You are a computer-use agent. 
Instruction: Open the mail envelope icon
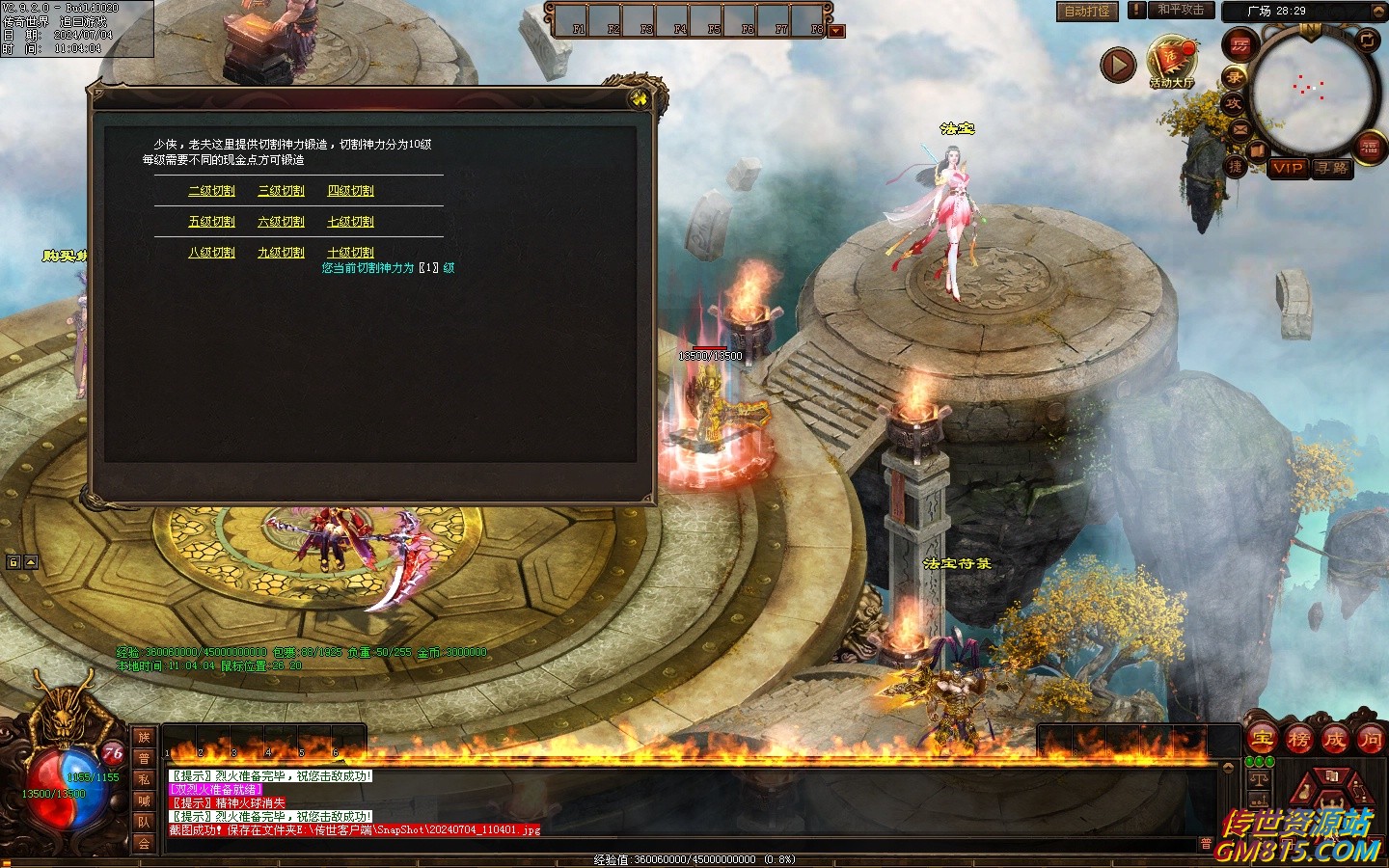(1239, 129)
